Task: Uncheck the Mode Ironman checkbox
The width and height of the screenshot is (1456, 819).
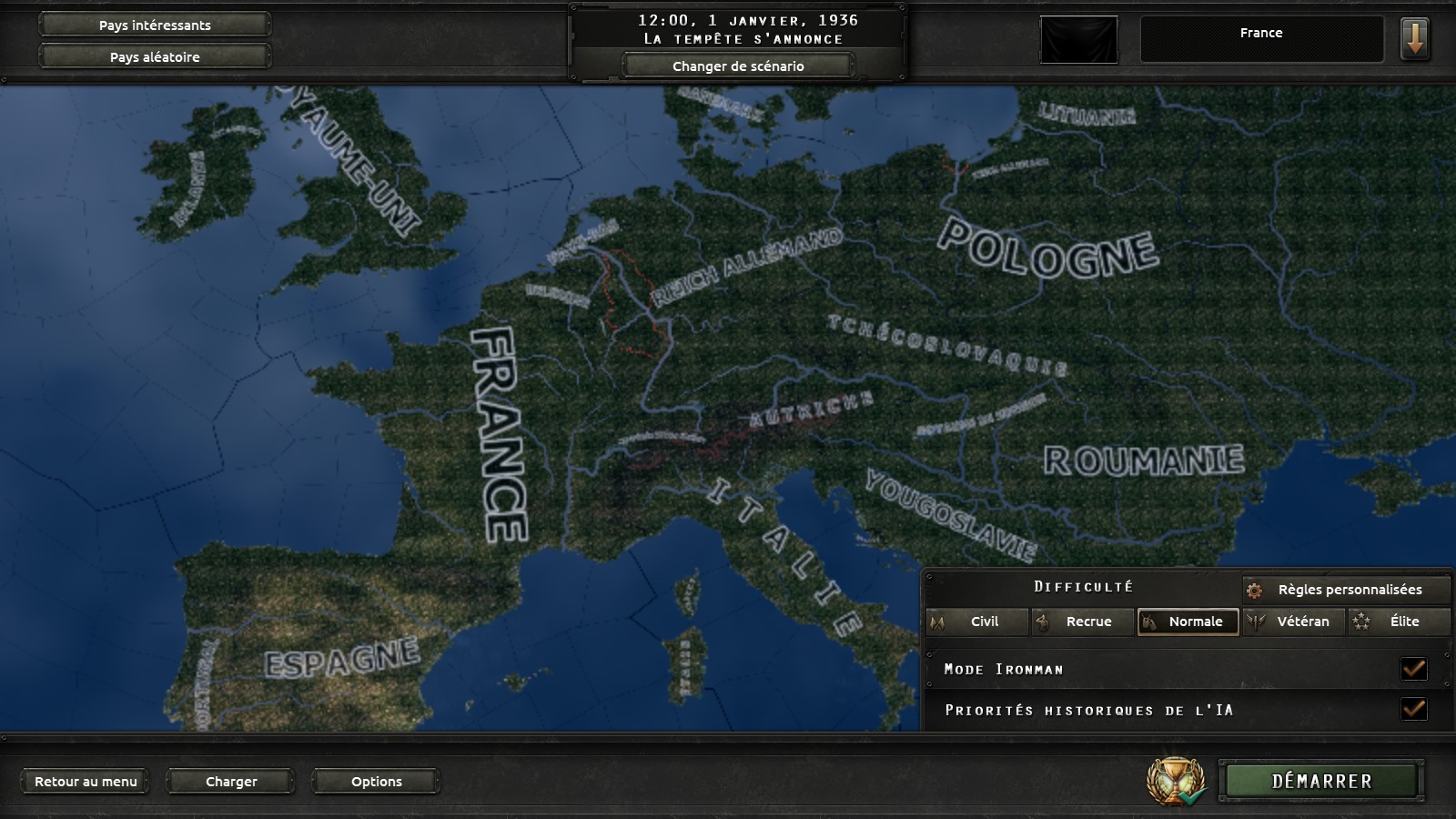Action: 1412,669
